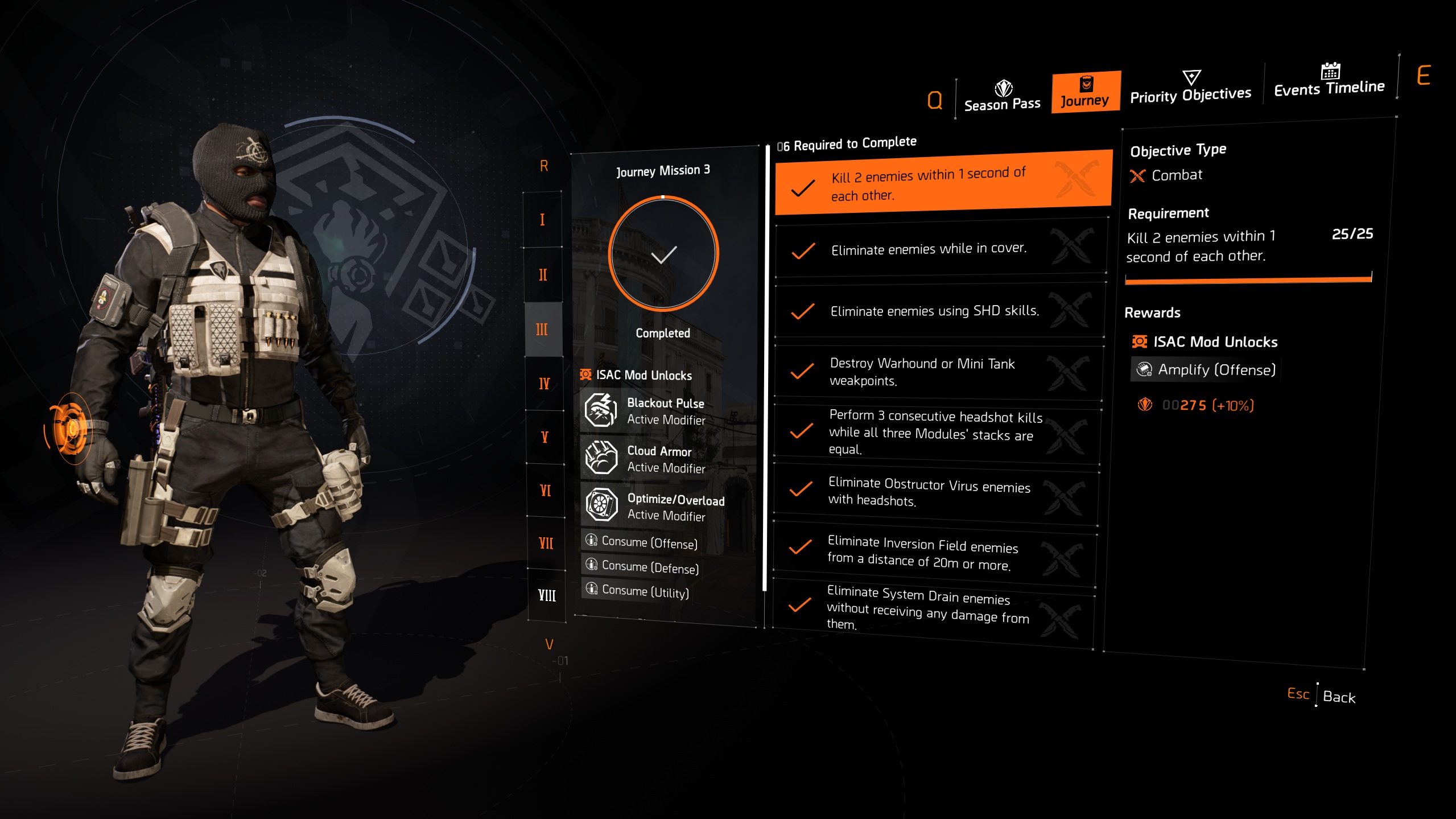The image size is (1456, 819).
Task: Click the Back button near Esc
Action: [x=1339, y=698]
